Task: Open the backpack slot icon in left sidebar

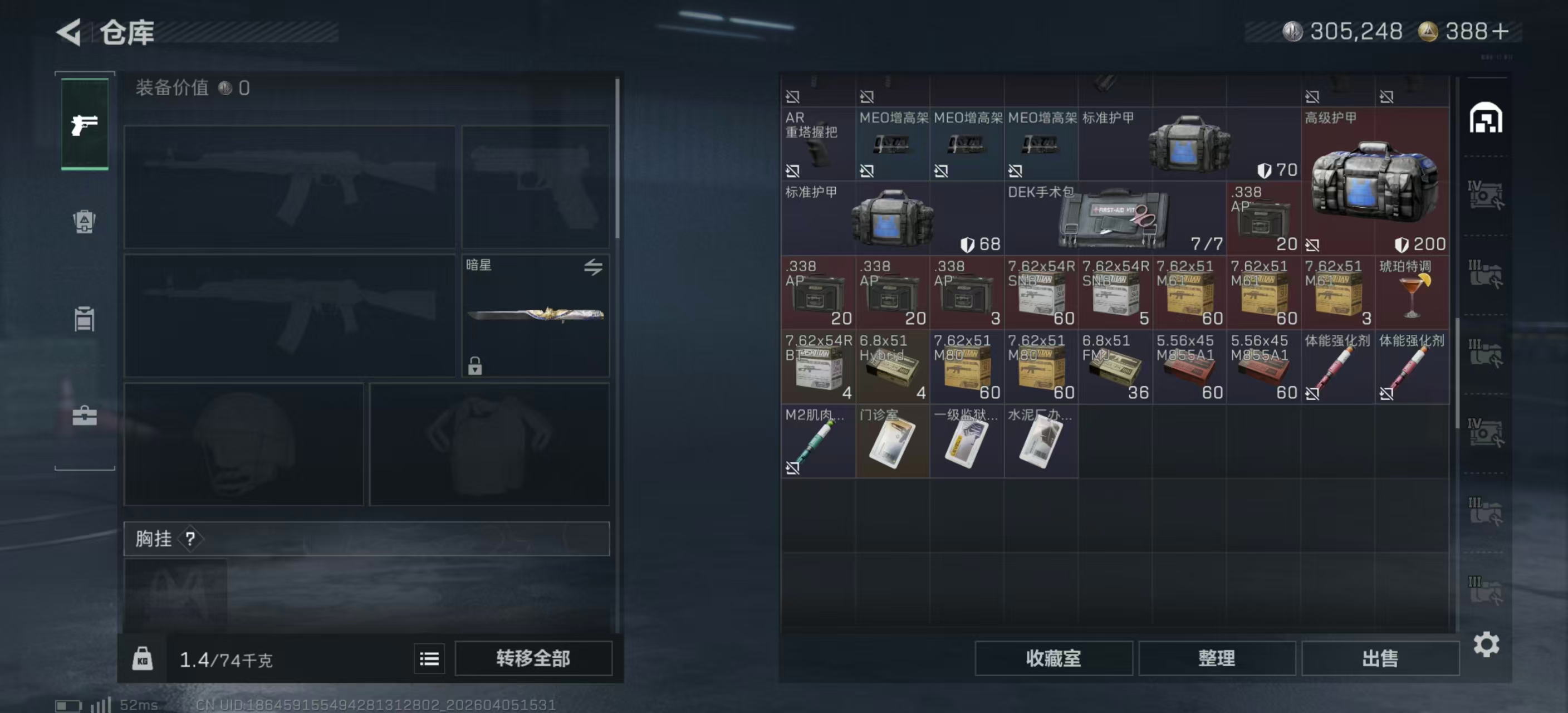Action: point(84,223)
